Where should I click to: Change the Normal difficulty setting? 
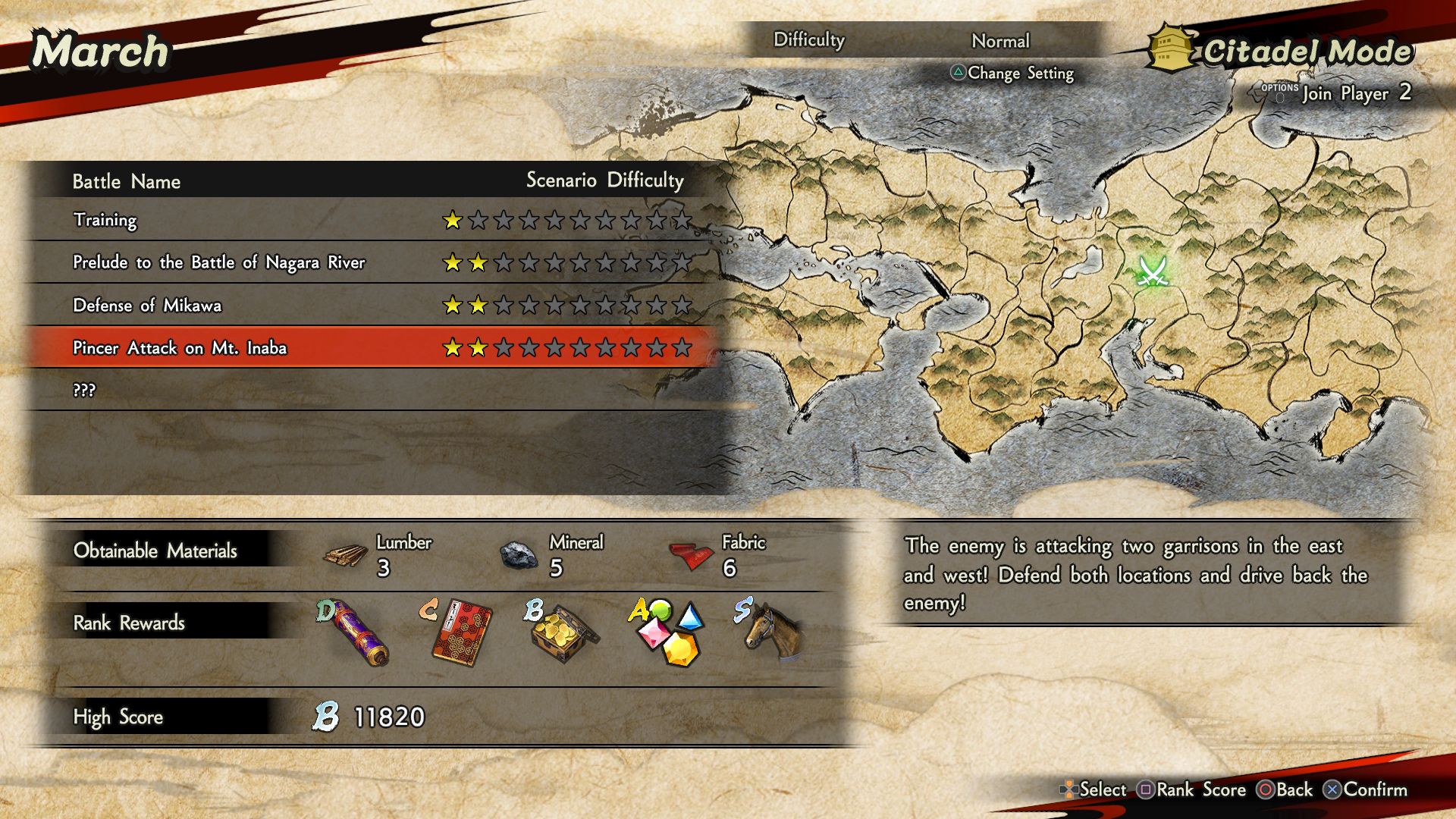click(999, 41)
